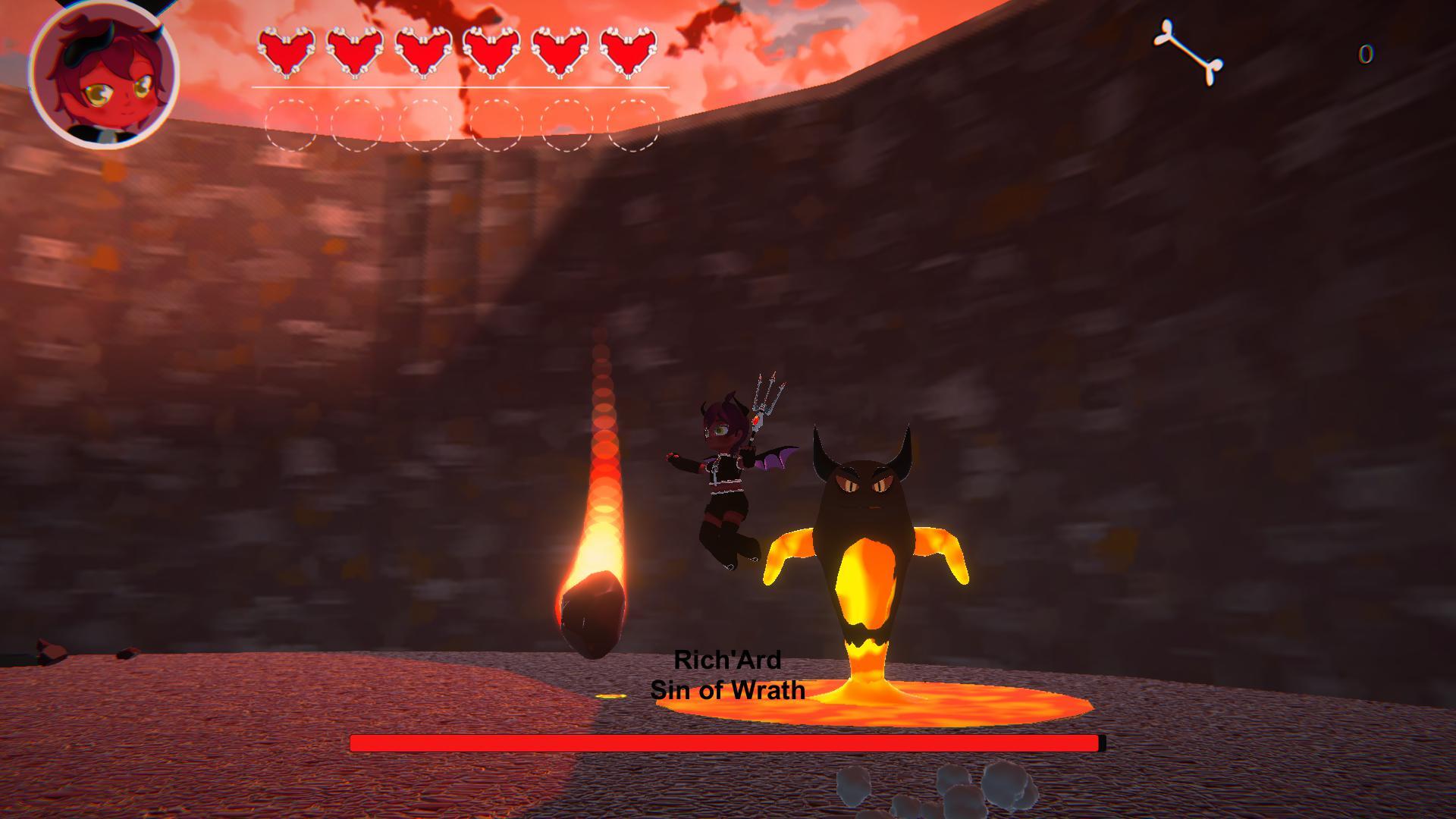Expand the fifth empty ability circle
The height and width of the screenshot is (819, 1456).
coord(566,123)
